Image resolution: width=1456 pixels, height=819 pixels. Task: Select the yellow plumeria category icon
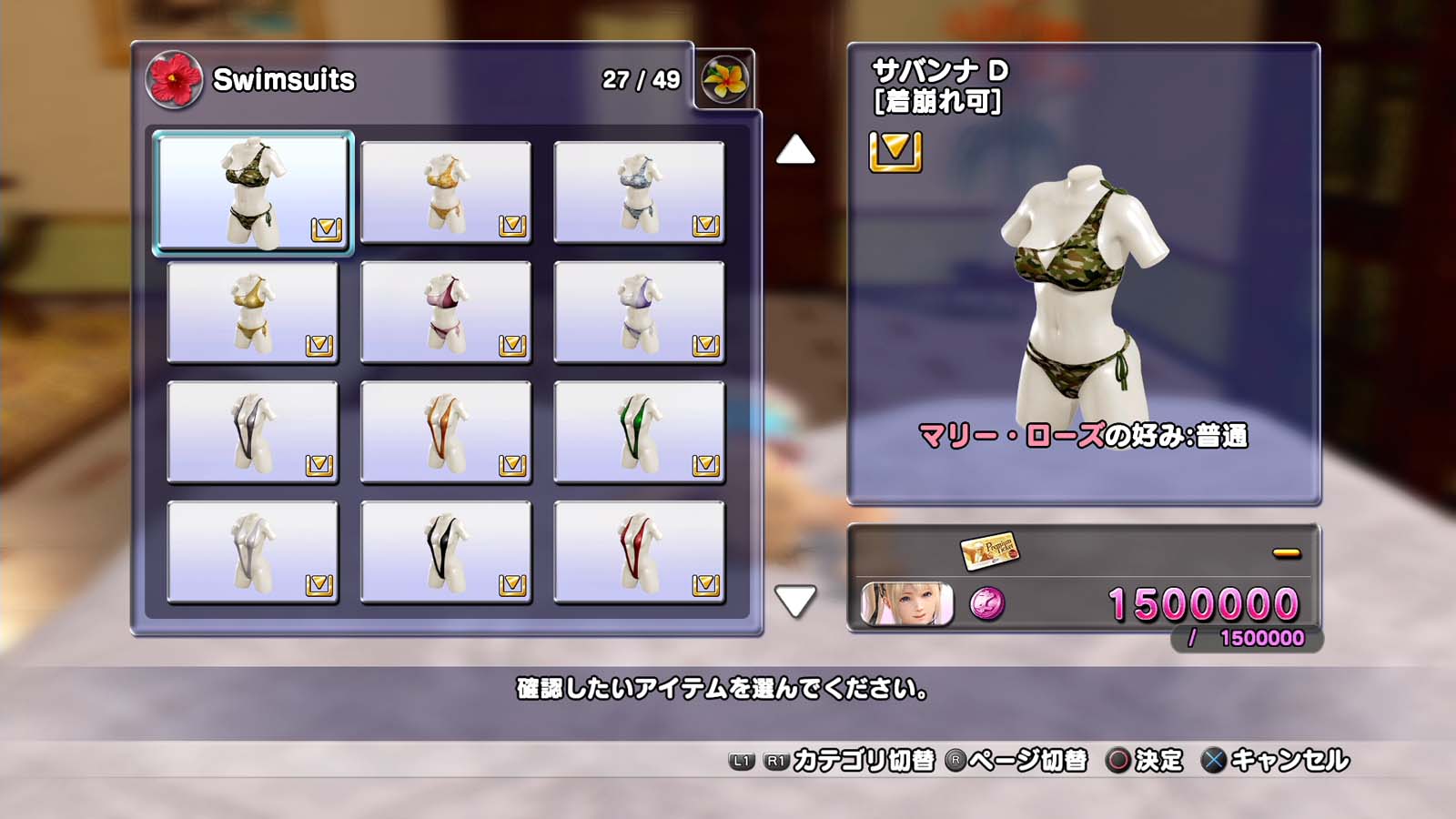(727, 77)
